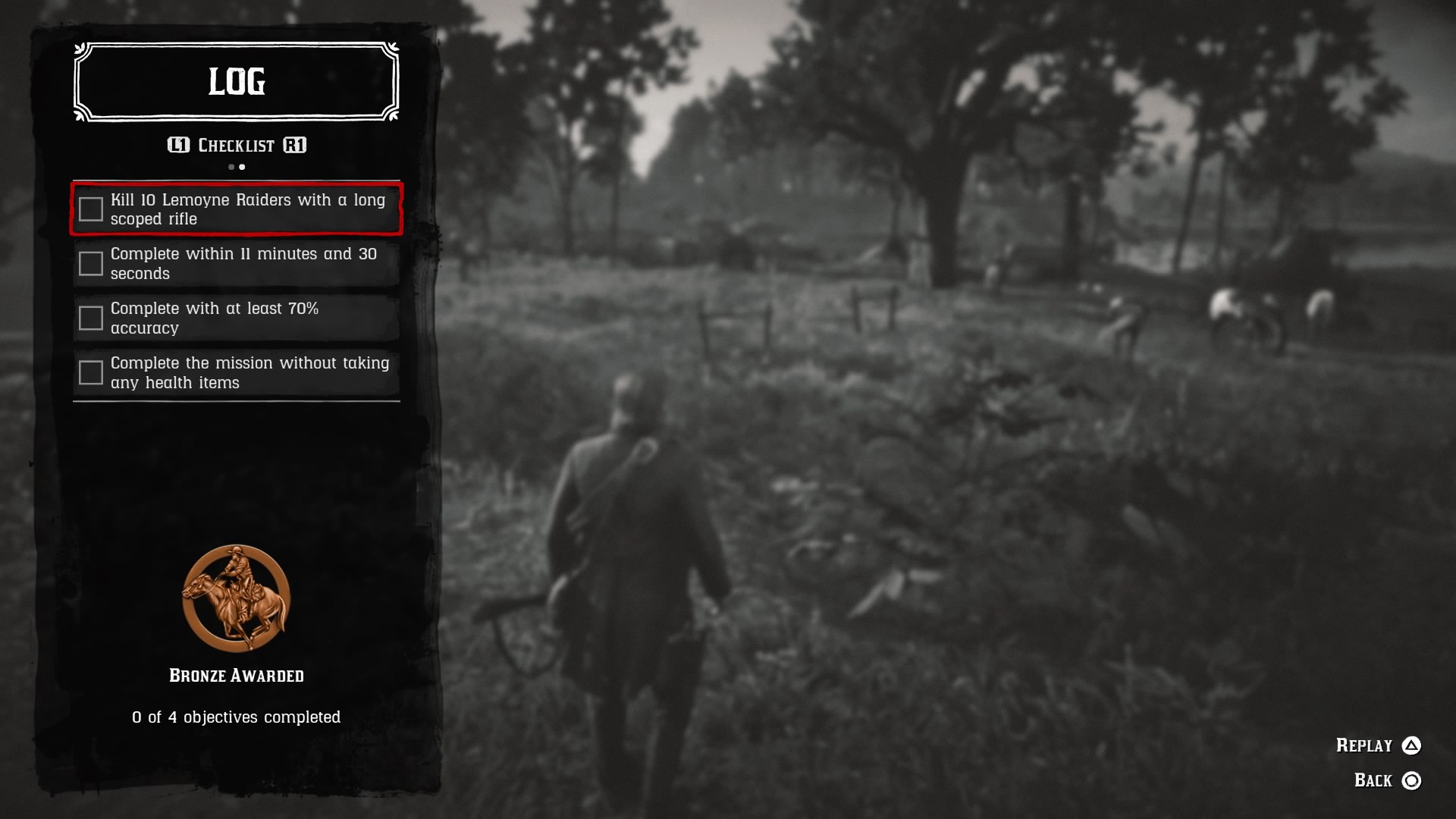This screenshot has height=819, width=1456.
Task: Select the R1 shoulder button icon
Action: [295, 145]
